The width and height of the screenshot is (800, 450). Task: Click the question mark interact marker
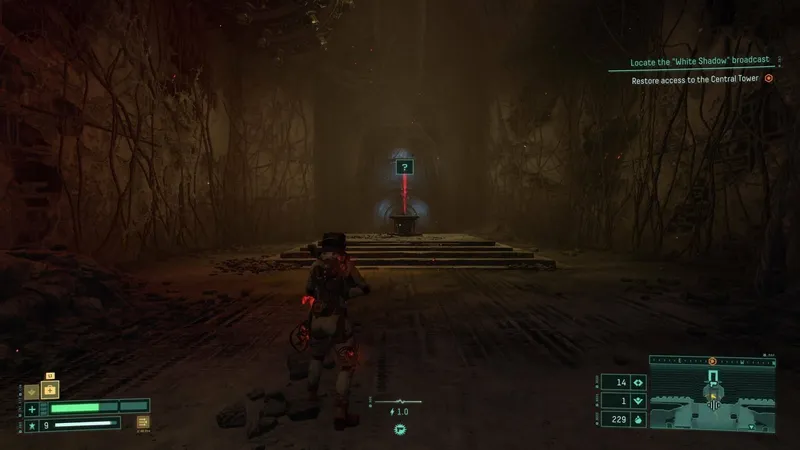coord(404,168)
